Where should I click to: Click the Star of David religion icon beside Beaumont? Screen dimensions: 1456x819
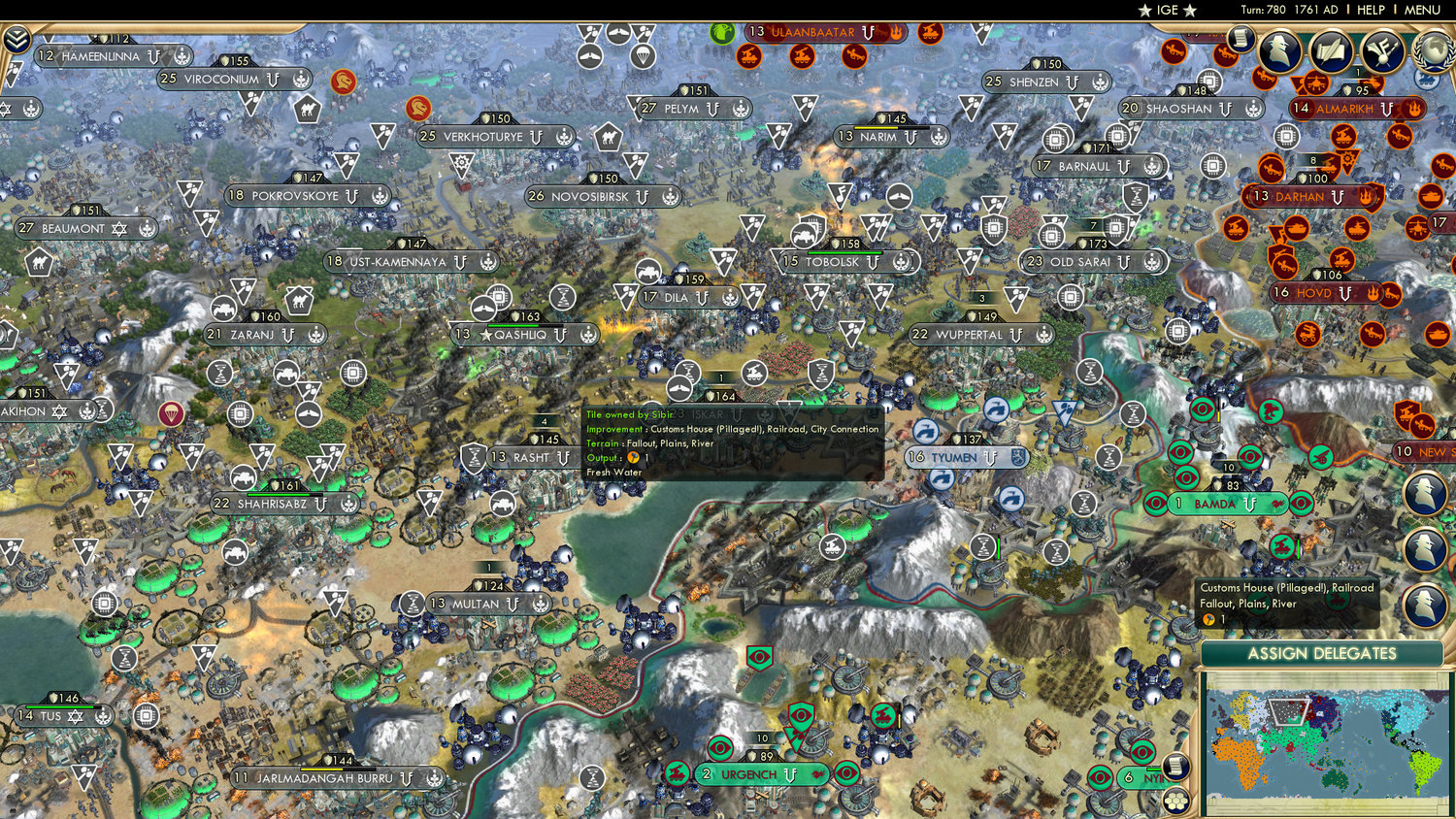pyautogui.click(x=117, y=229)
